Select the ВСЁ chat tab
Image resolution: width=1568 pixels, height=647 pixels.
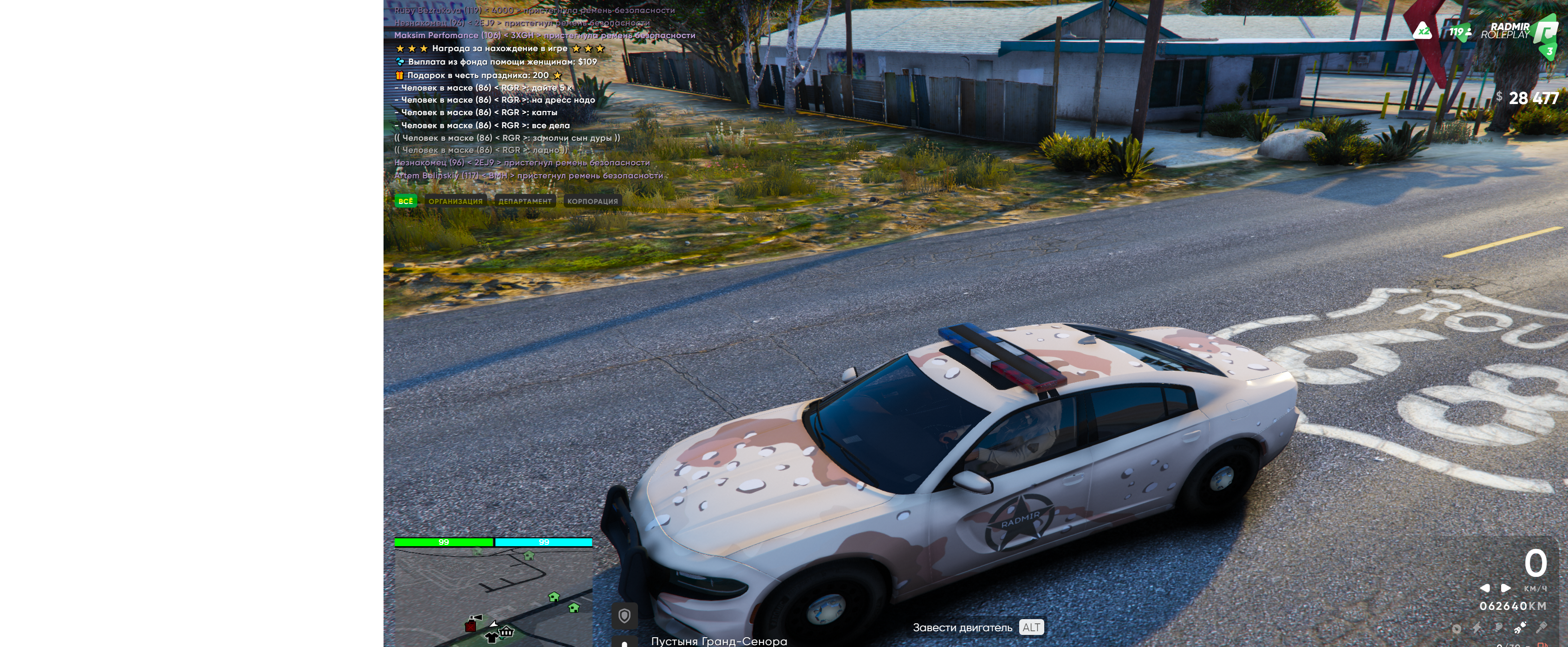click(405, 201)
